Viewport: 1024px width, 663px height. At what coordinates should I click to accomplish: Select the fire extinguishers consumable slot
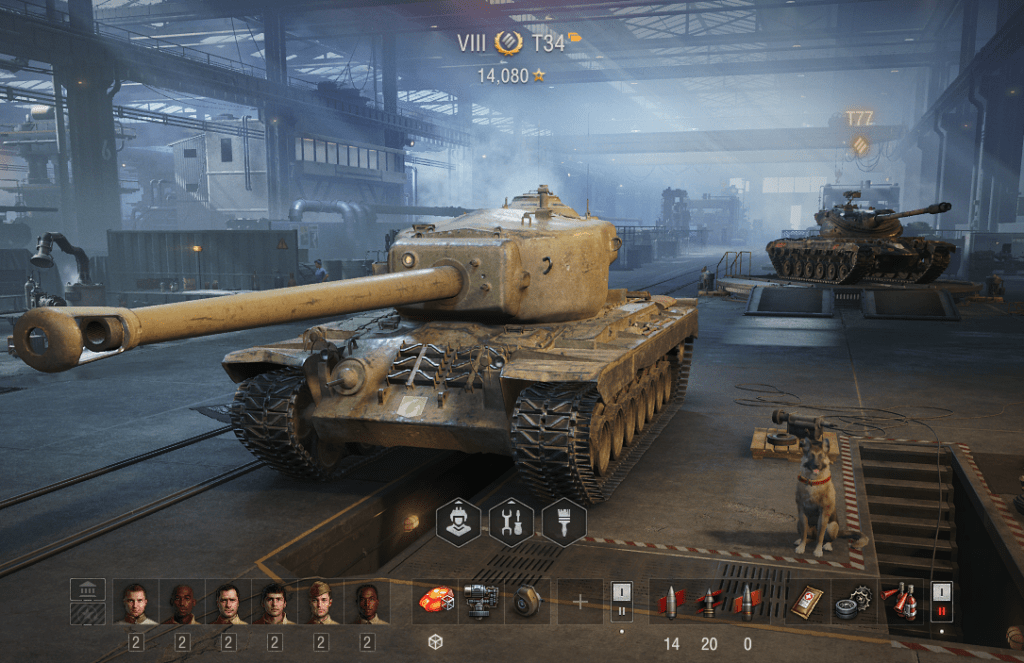point(901,602)
